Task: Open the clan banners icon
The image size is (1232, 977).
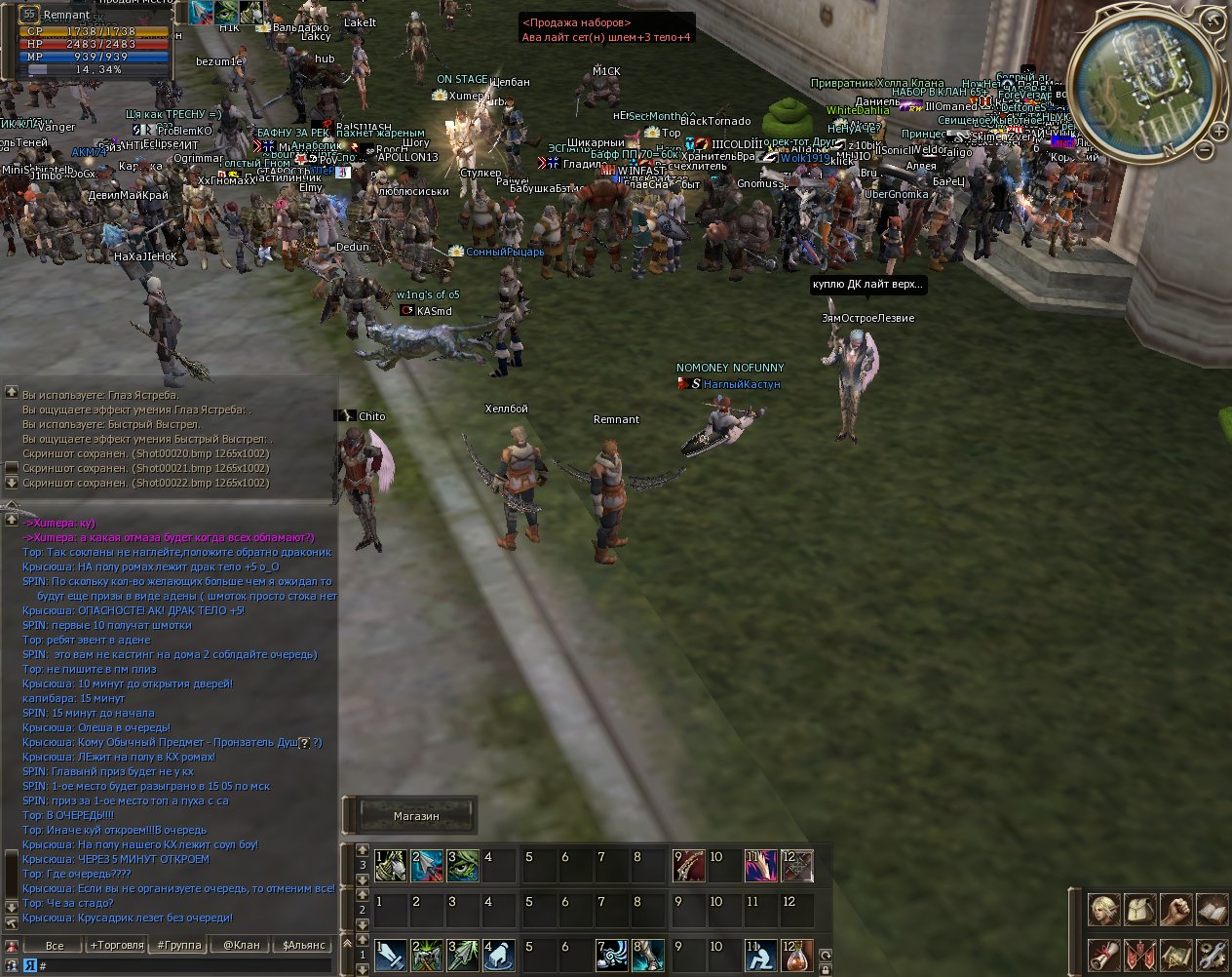Action: 1140,954
